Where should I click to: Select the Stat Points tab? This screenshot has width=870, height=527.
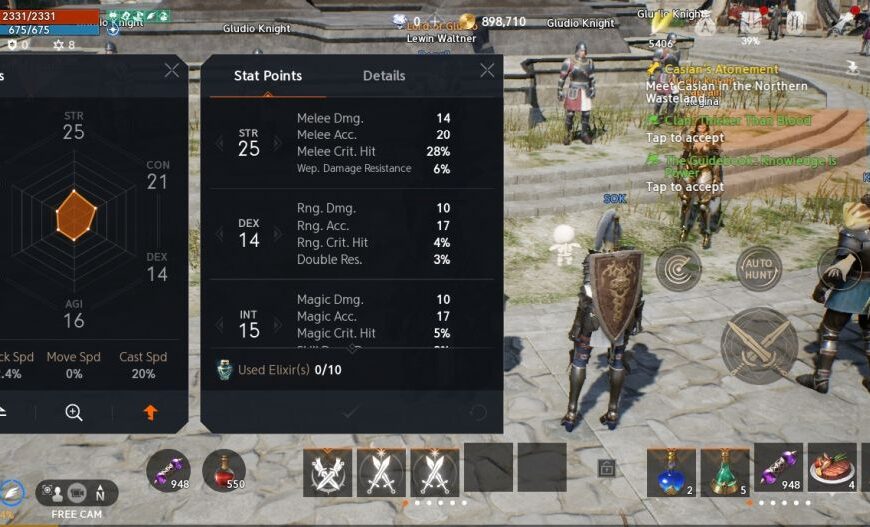click(x=267, y=76)
